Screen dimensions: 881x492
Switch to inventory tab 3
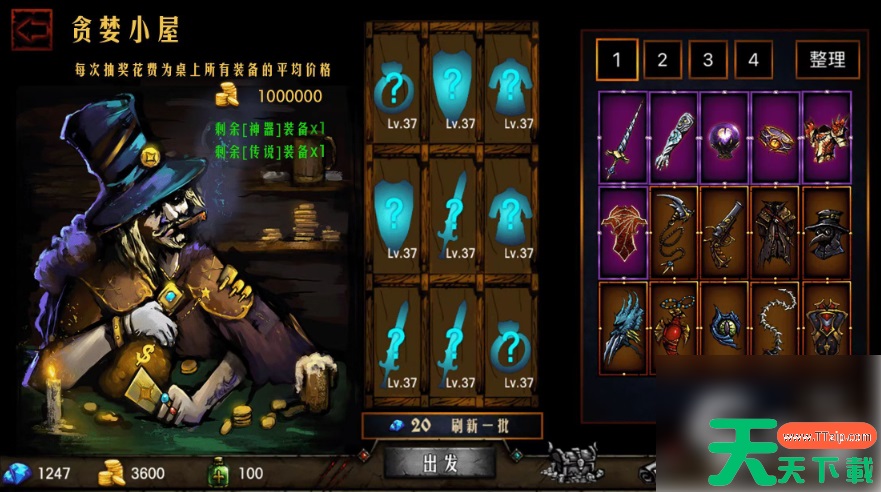[708, 60]
